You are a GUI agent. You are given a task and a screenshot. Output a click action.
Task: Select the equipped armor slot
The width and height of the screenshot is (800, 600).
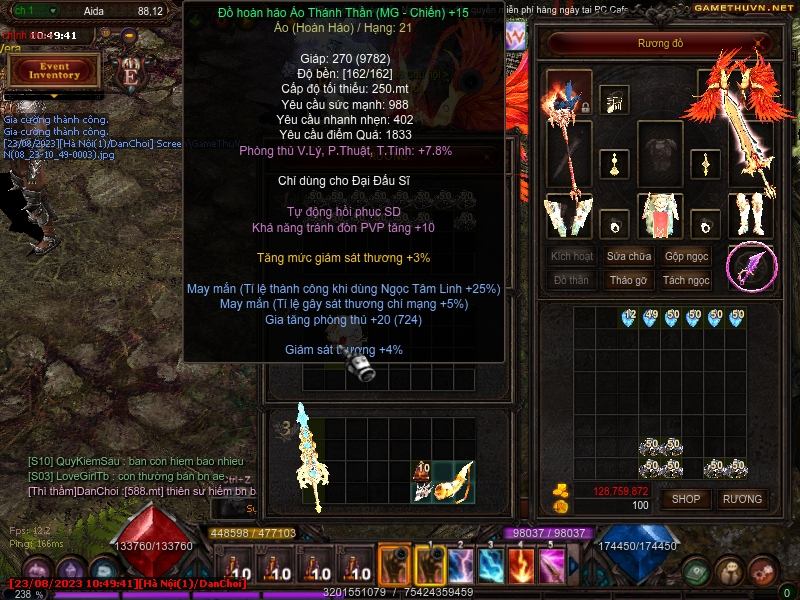click(659, 154)
